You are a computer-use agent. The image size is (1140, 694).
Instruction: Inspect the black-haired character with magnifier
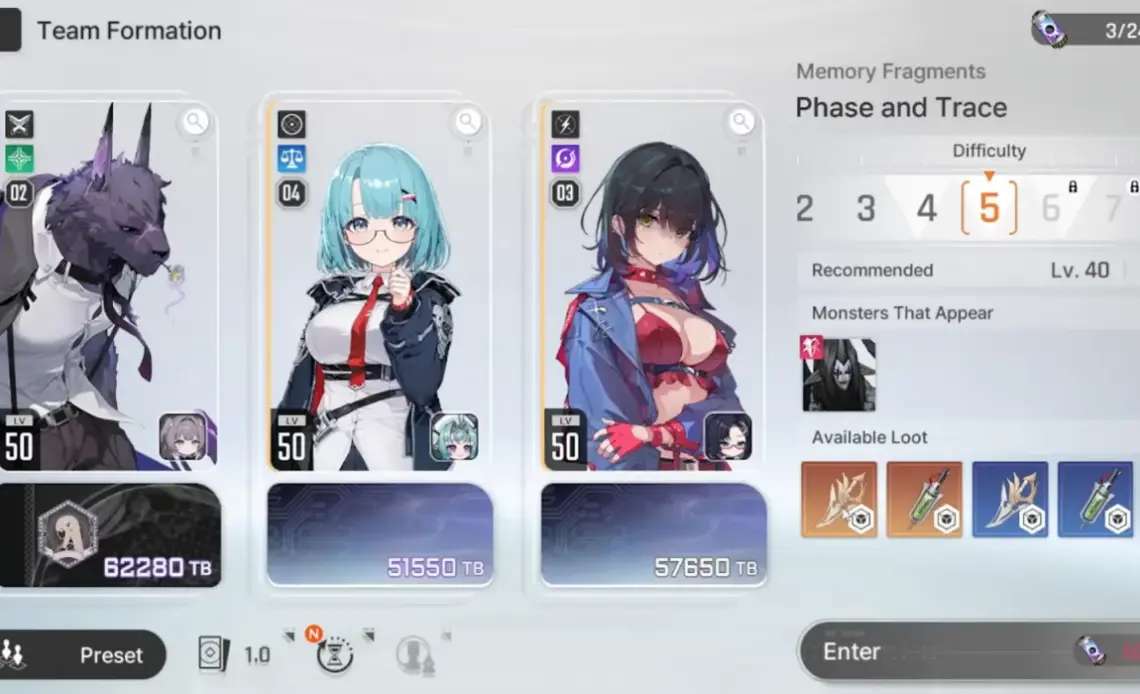click(741, 122)
